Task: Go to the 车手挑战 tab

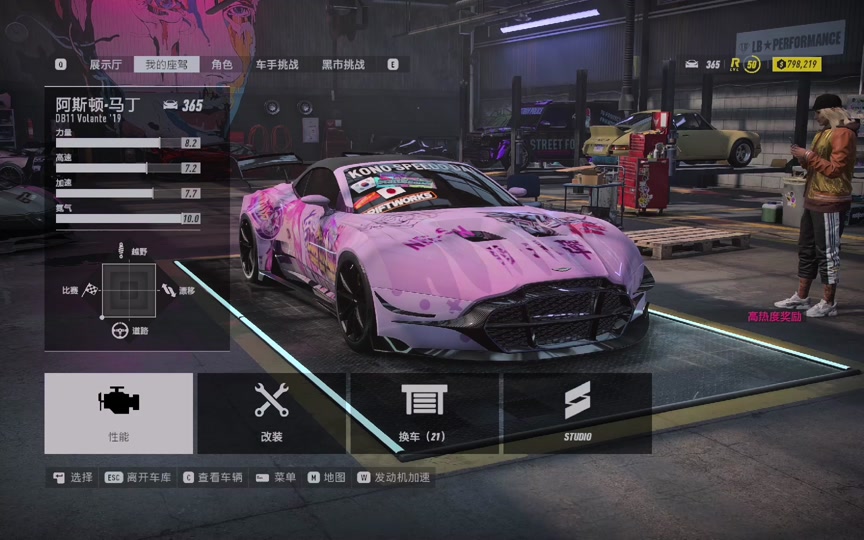Action: coord(276,65)
